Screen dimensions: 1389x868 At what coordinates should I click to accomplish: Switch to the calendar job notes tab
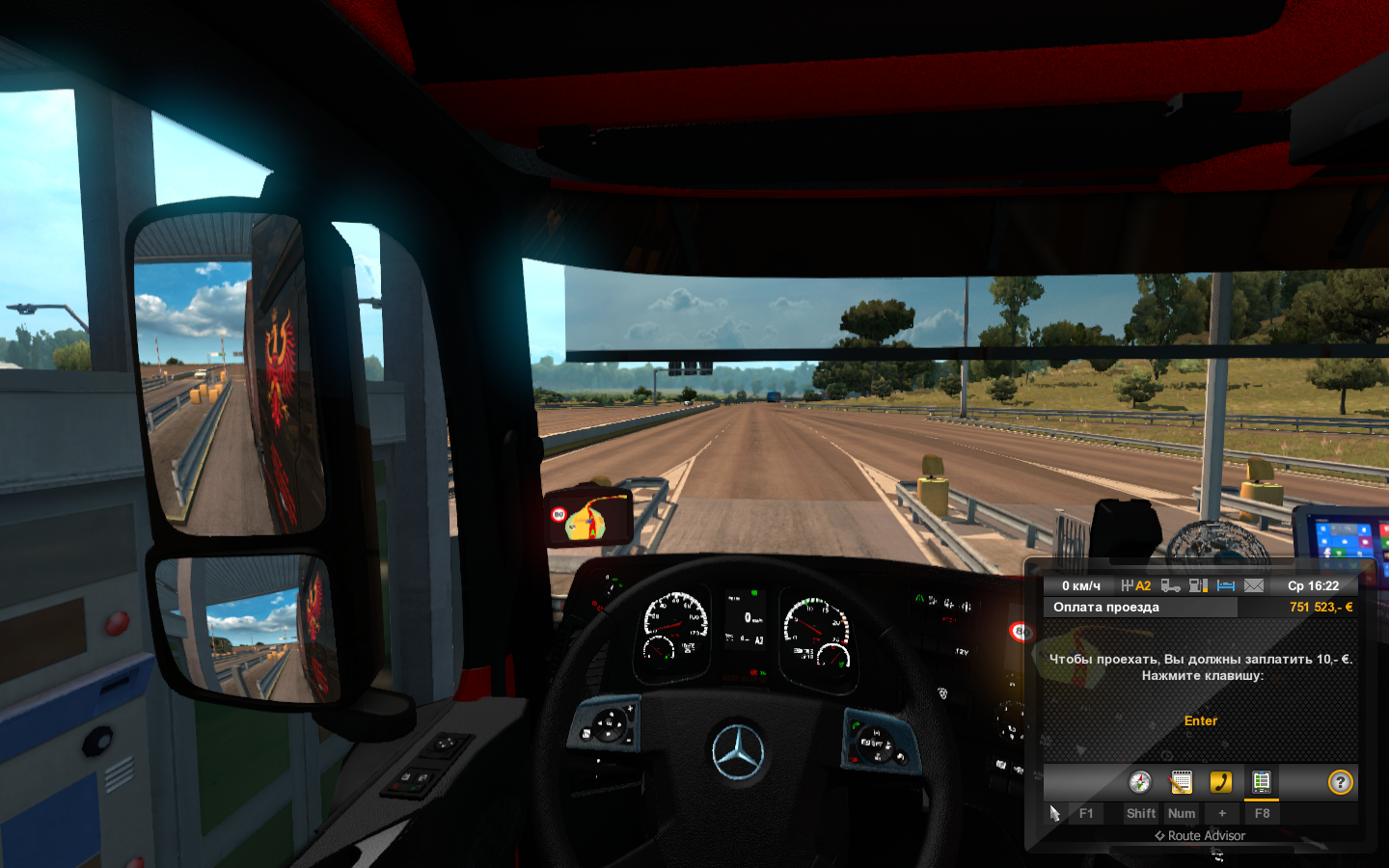click(x=1181, y=782)
